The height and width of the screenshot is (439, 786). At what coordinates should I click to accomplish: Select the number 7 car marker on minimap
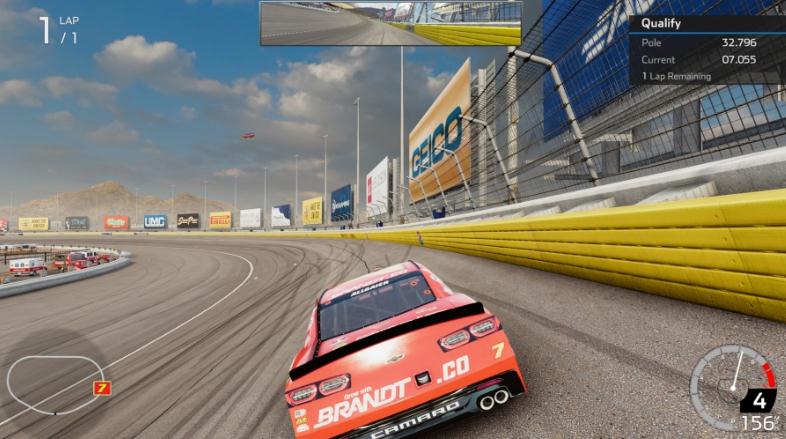(x=101, y=388)
